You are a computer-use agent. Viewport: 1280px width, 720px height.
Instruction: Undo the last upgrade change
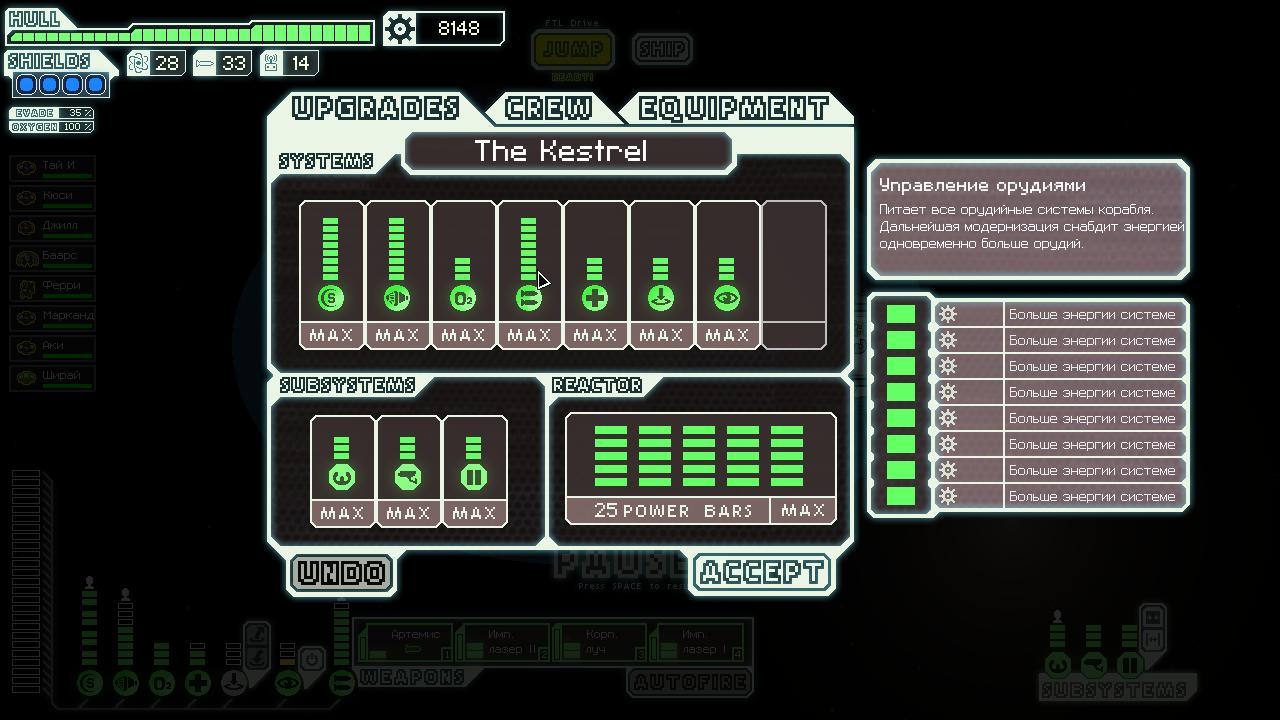pyautogui.click(x=342, y=573)
